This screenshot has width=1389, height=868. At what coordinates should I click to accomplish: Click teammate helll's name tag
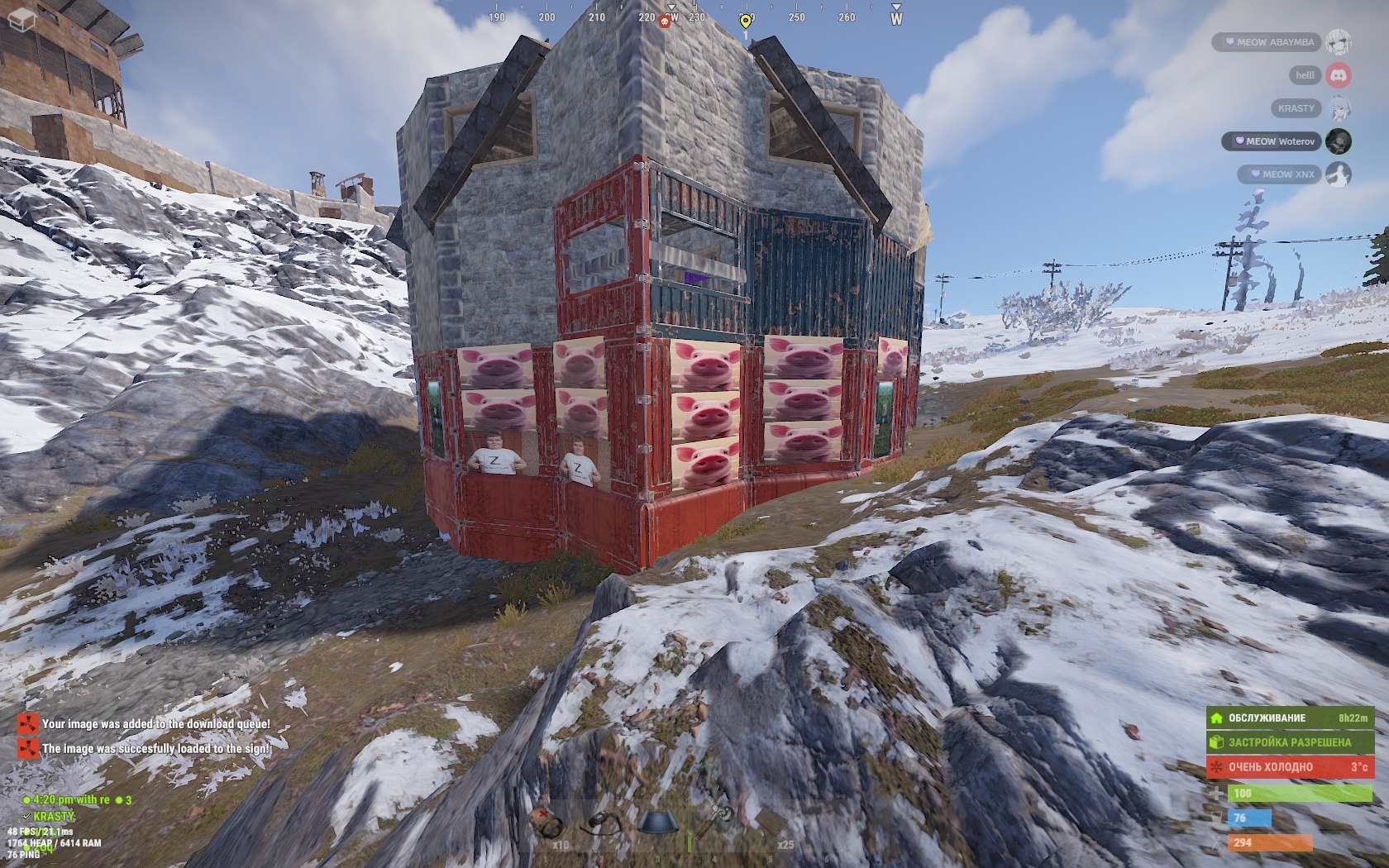(1305, 75)
